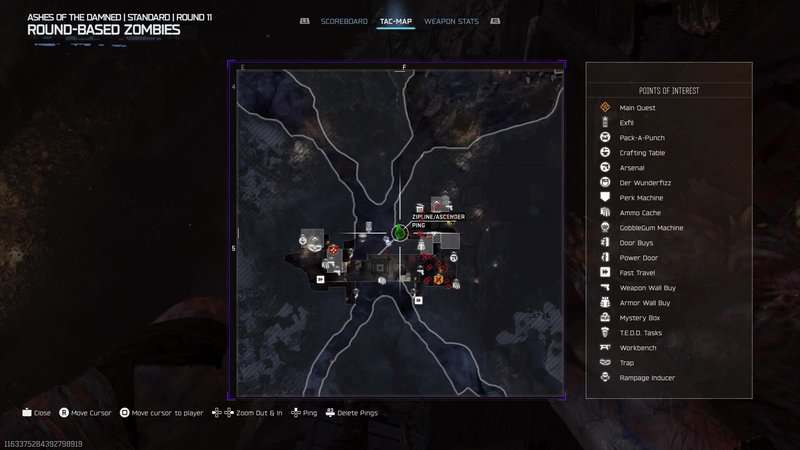
Task: Choose the Door Buys legend entry
Action: [x=637, y=243]
